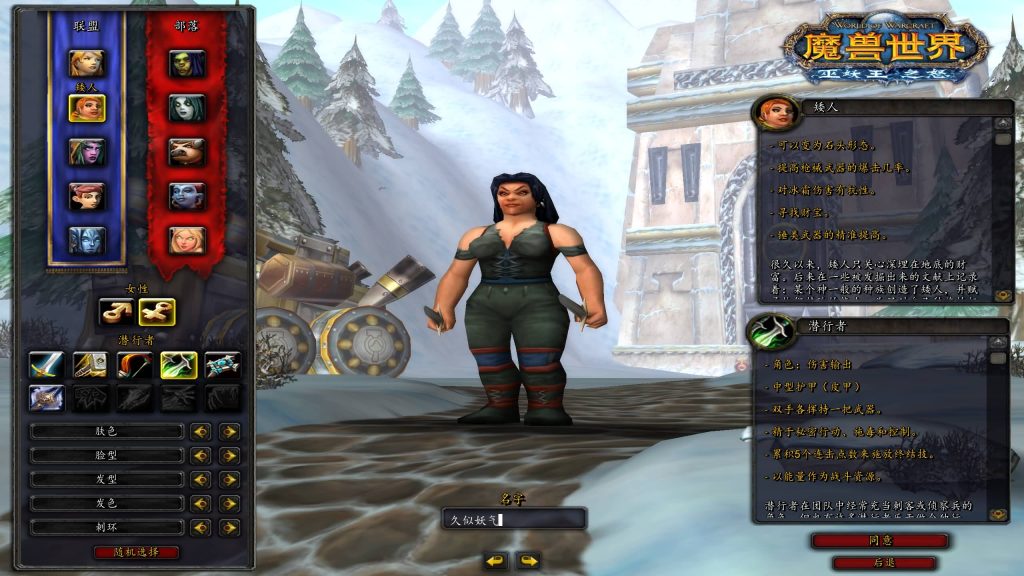
Task: Select the Human race portrait
Action: pyautogui.click(x=86, y=63)
